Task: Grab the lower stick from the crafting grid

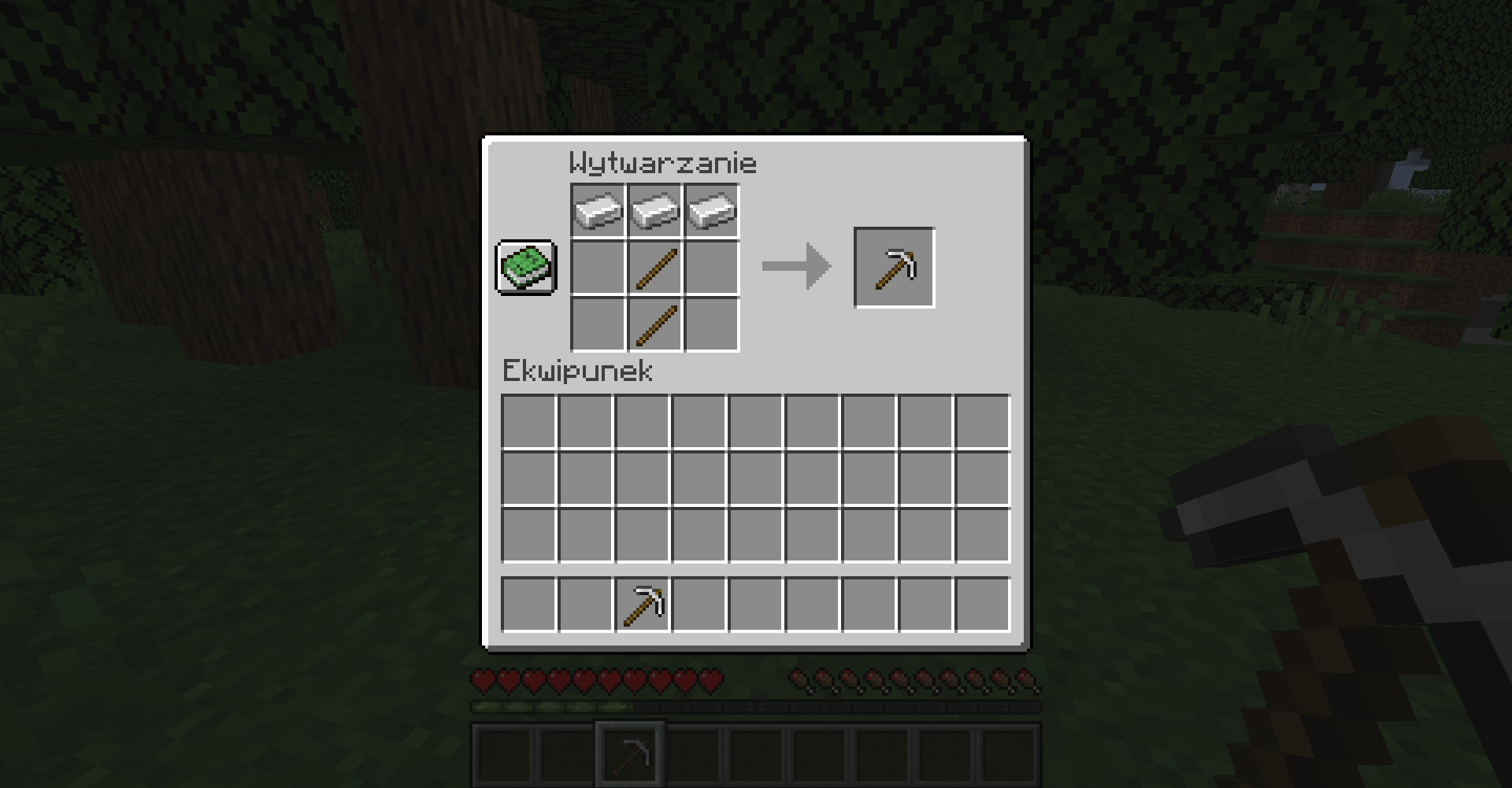Action: 654,324
